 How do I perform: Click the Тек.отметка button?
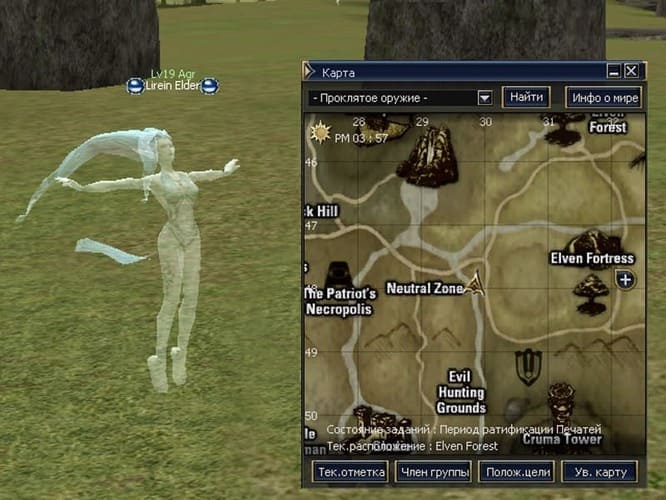pos(351,472)
